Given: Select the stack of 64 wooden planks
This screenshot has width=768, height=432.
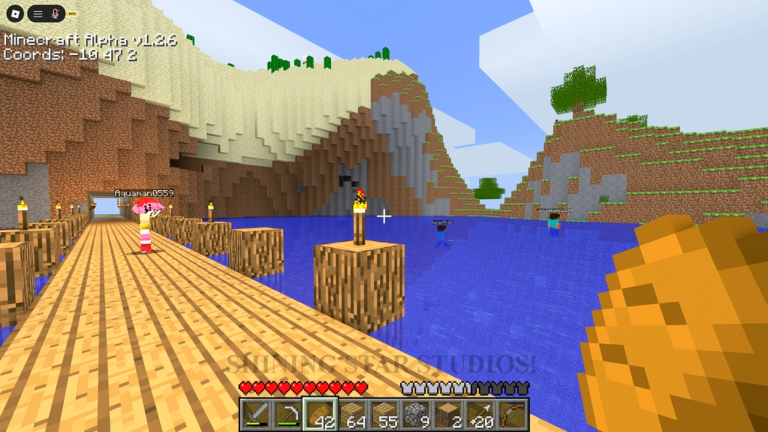Looking at the screenshot, I should point(352,415).
